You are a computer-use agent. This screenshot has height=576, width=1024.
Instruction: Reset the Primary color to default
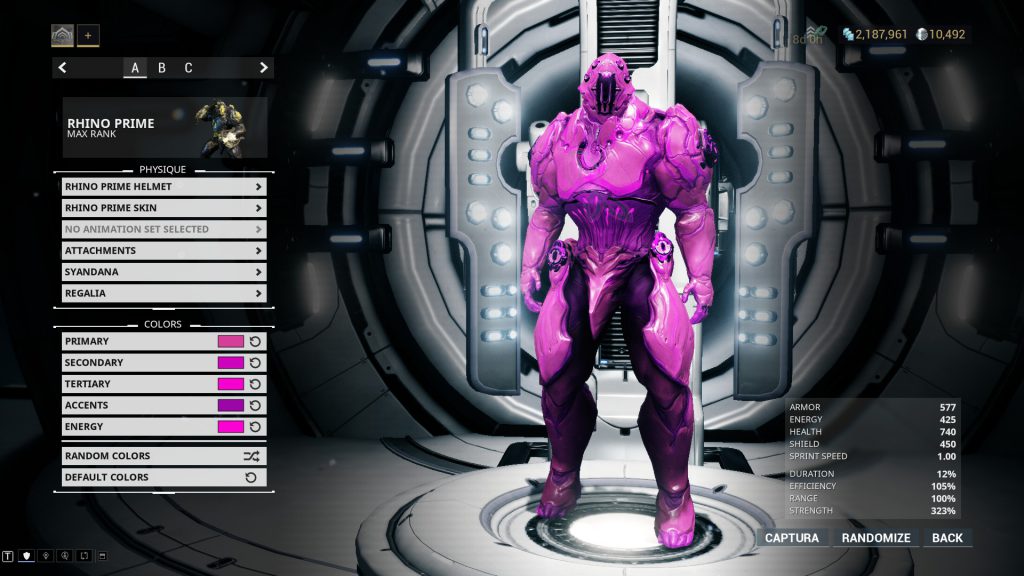[255, 342]
